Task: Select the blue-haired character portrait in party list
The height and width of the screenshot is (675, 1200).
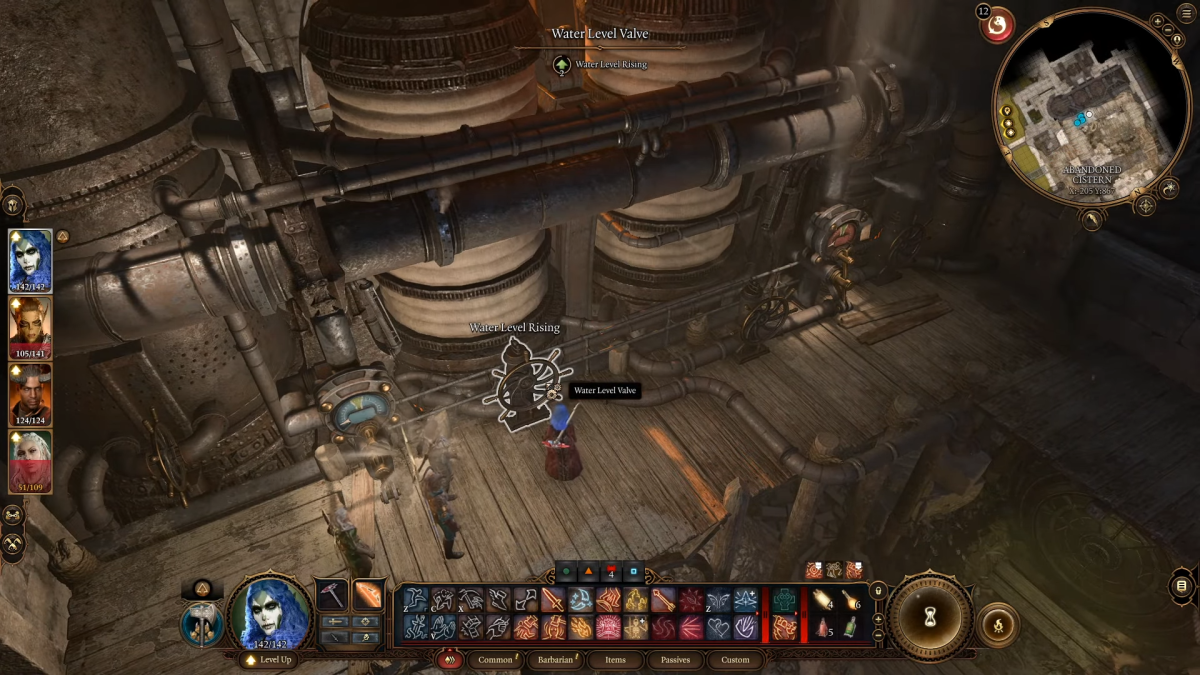Action: (x=30, y=259)
